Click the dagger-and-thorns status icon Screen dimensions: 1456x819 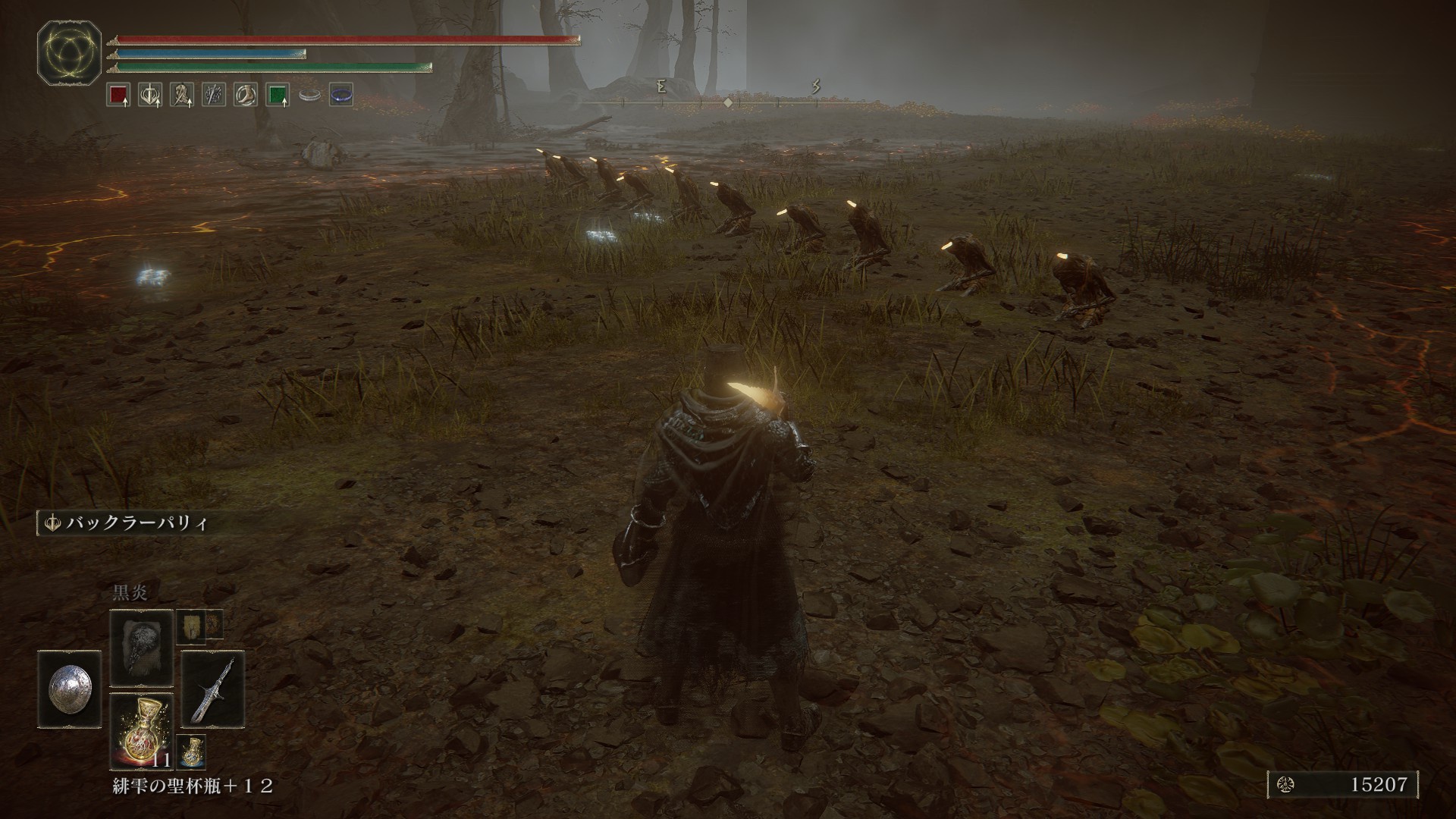tap(213, 96)
